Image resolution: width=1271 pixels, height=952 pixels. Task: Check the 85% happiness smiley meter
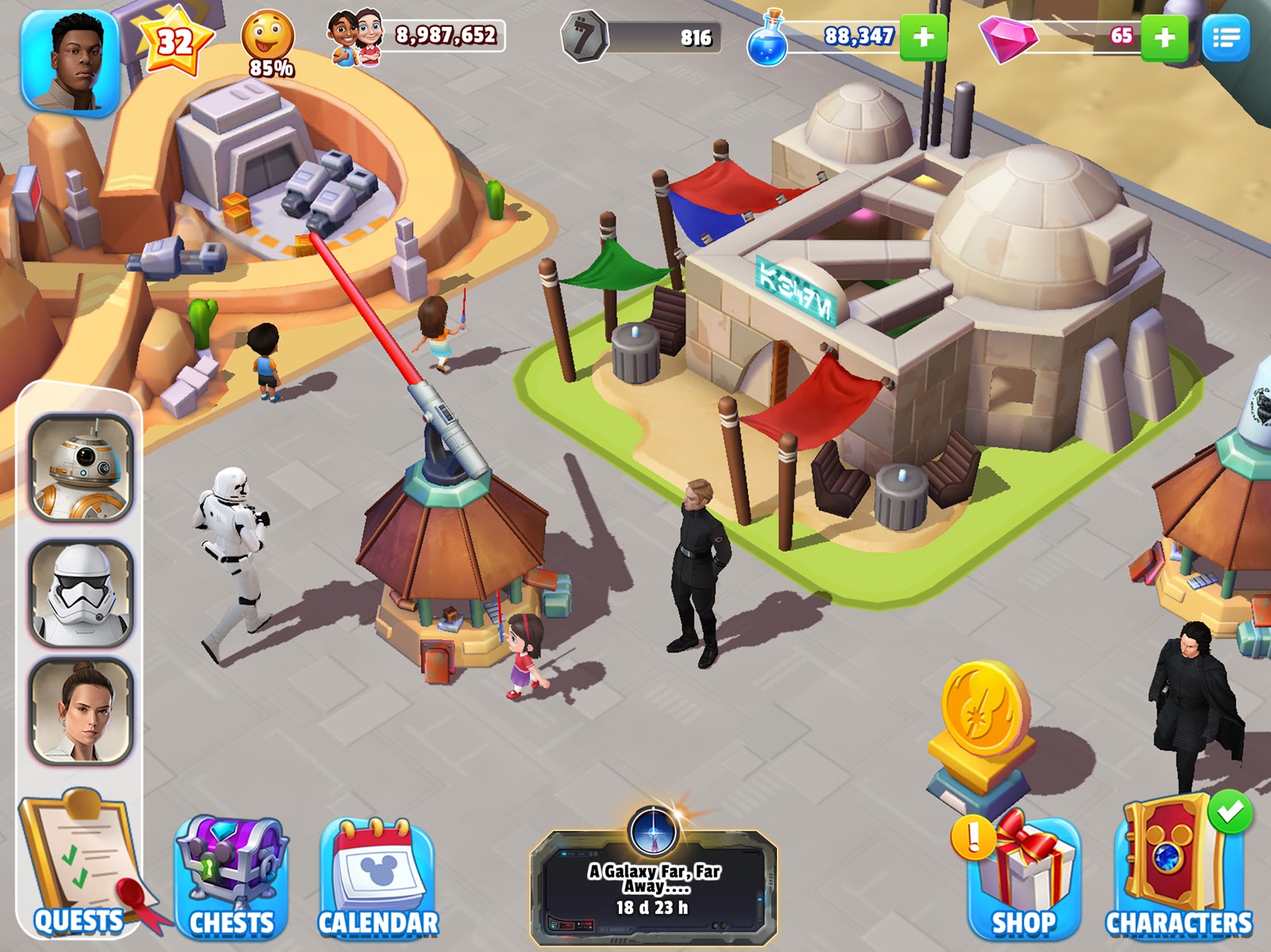268,44
